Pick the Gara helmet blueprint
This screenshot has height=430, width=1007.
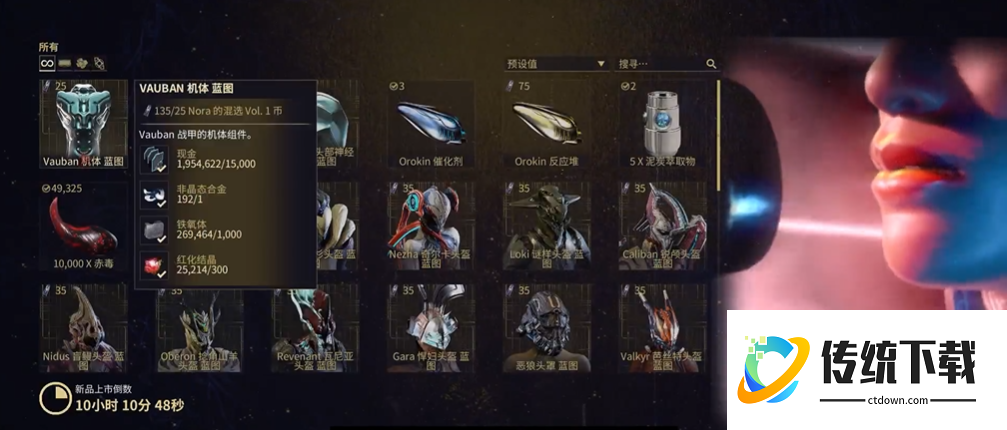431,328
